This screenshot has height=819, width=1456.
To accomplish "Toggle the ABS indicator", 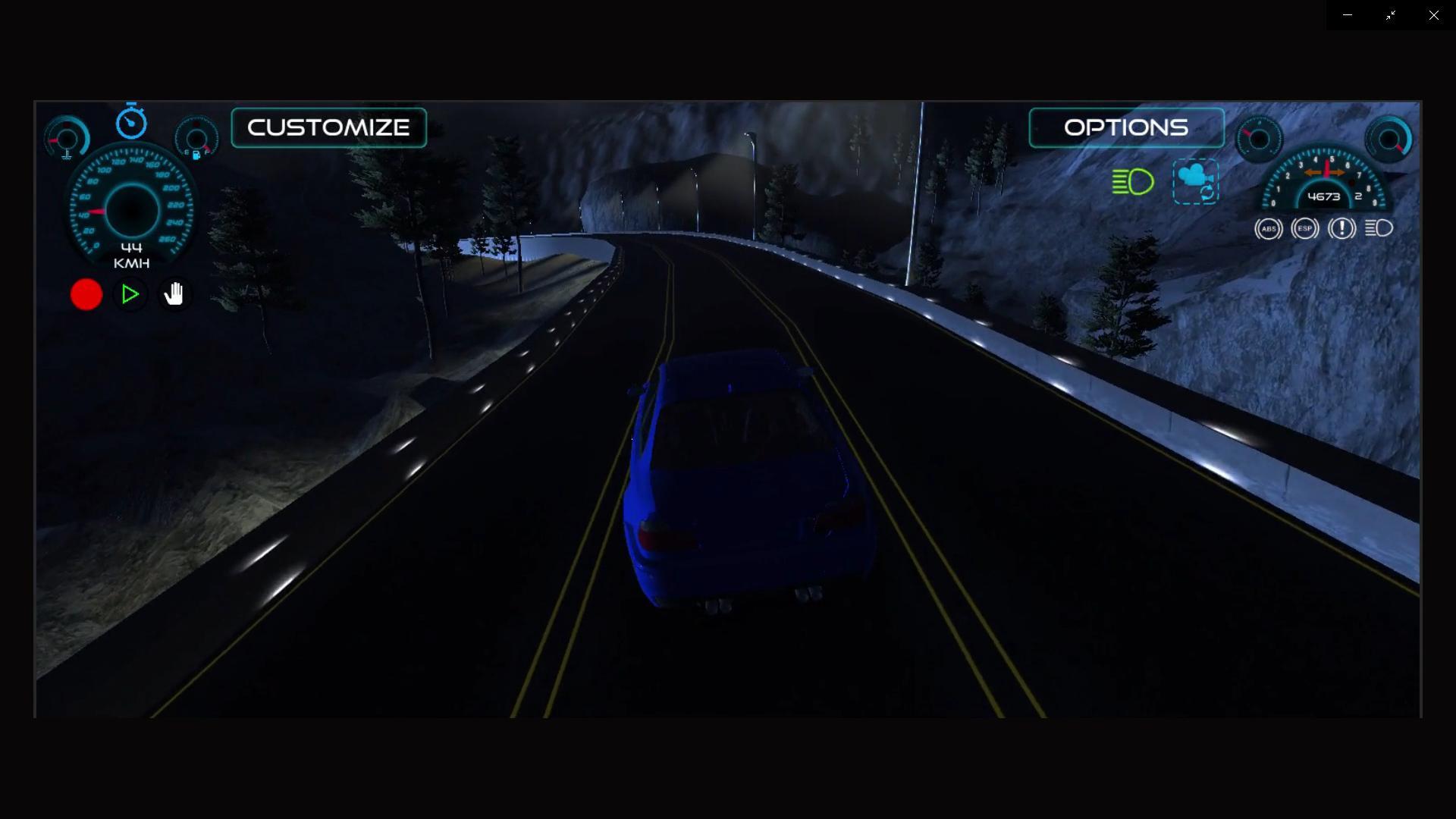I will tap(1268, 228).
